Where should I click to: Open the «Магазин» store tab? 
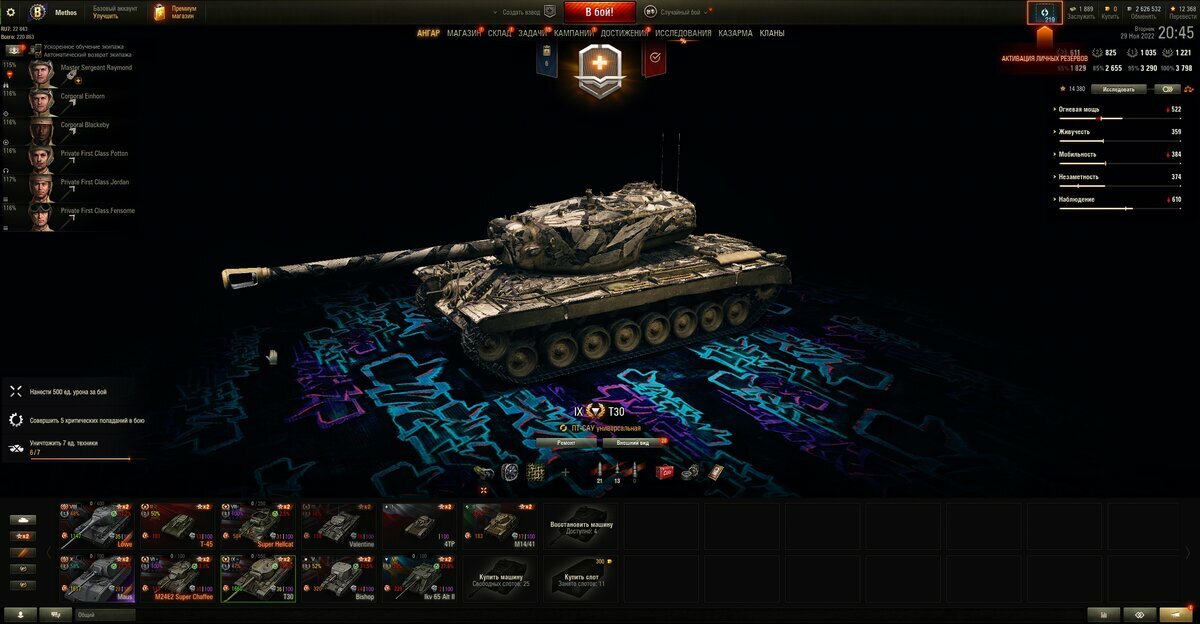click(464, 33)
